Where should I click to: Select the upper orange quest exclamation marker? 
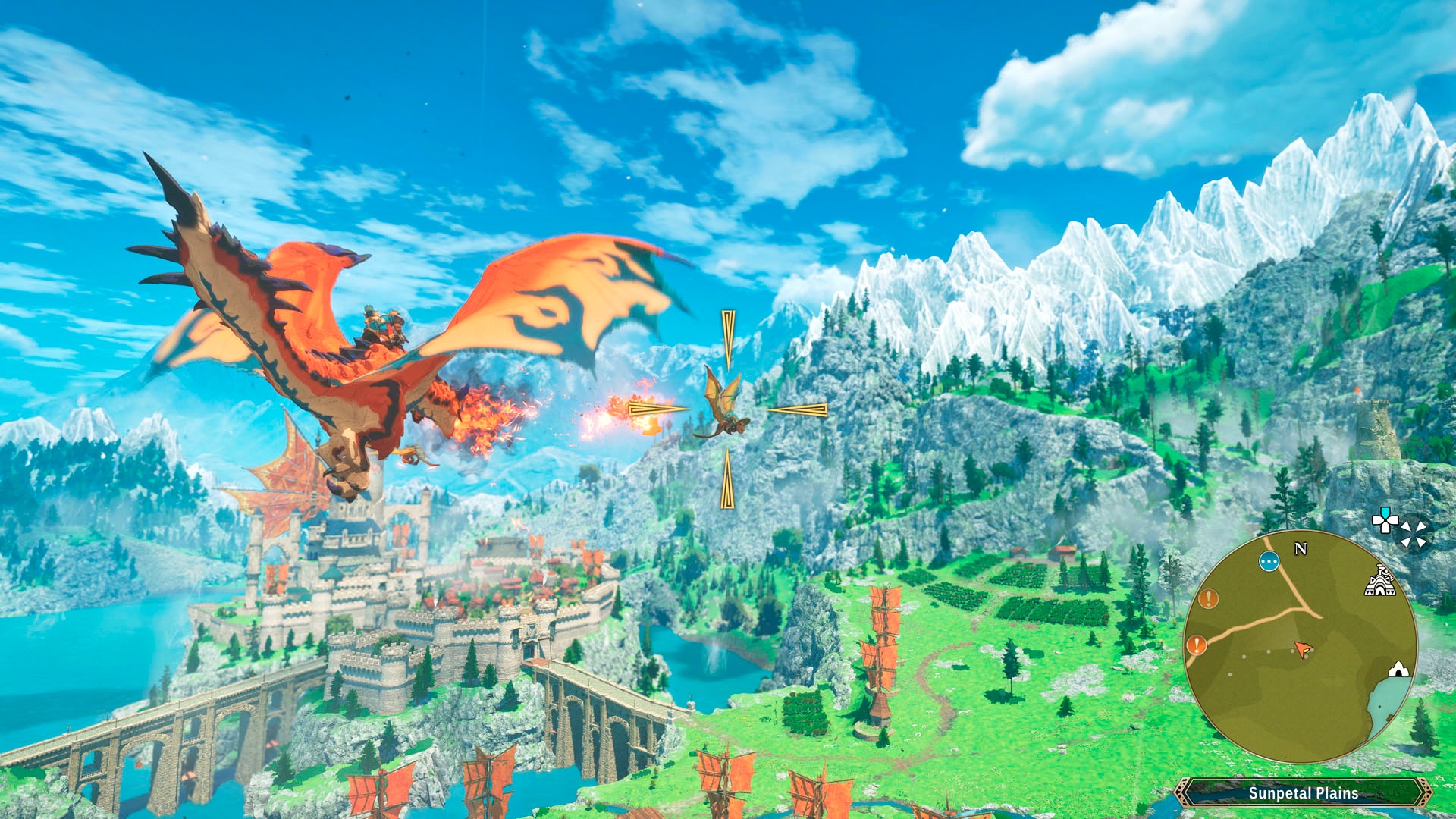click(x=1208, y=599)
